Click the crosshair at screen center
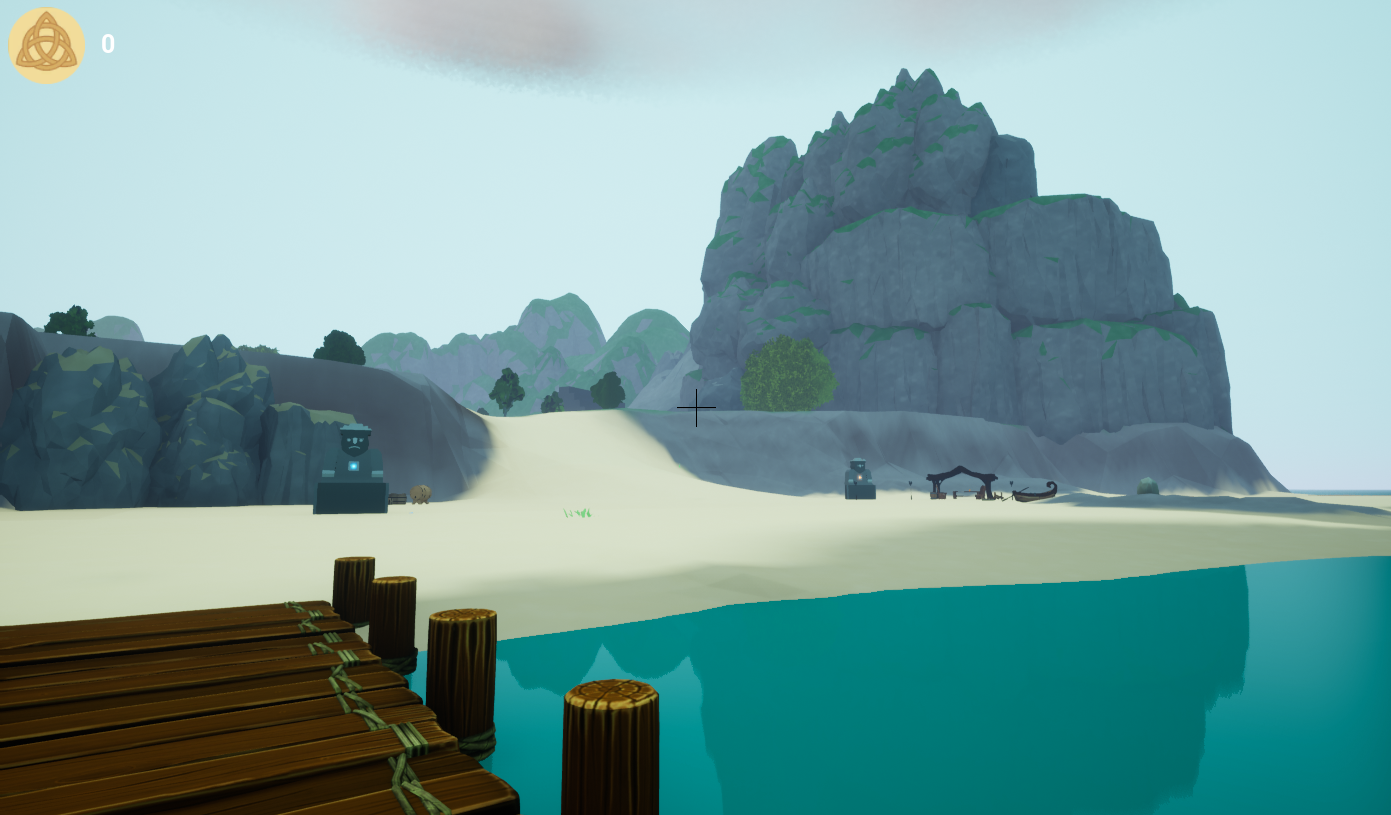This screenshot has height=815, width=1391. coord(696,408)
